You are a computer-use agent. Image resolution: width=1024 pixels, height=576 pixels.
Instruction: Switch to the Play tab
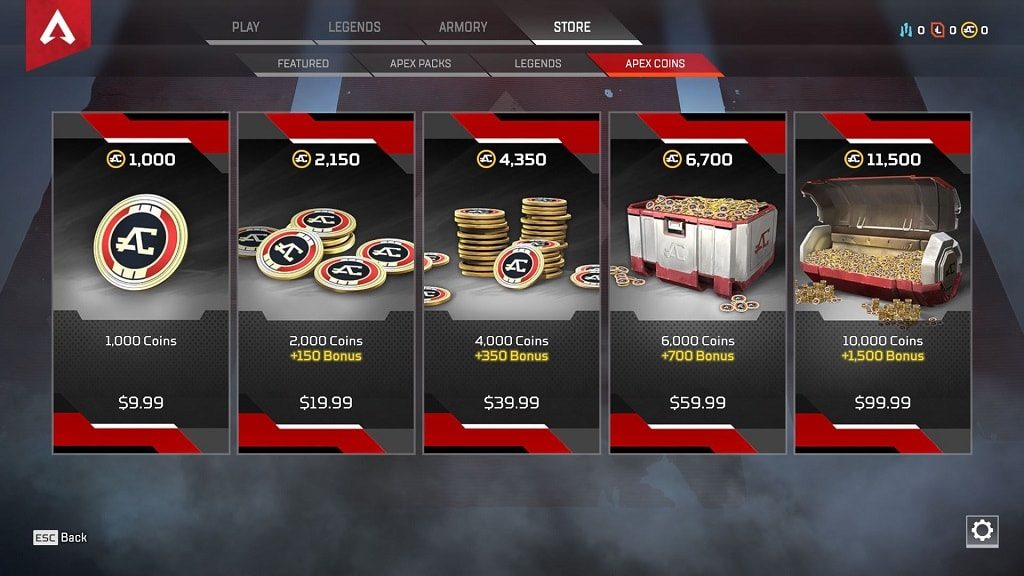(x=245, y=27)
